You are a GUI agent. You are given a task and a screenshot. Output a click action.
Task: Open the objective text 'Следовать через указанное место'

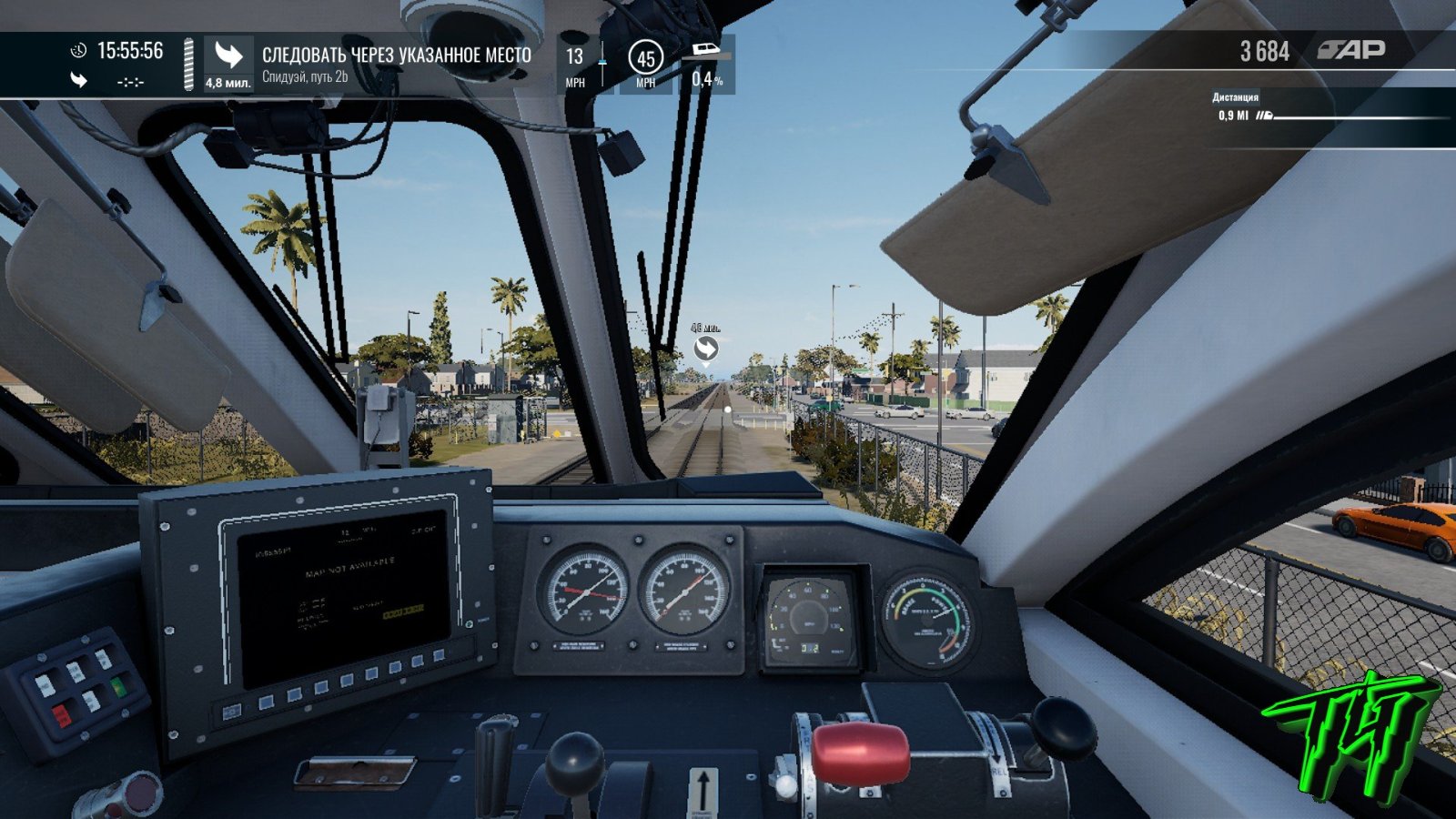[396, 56]
